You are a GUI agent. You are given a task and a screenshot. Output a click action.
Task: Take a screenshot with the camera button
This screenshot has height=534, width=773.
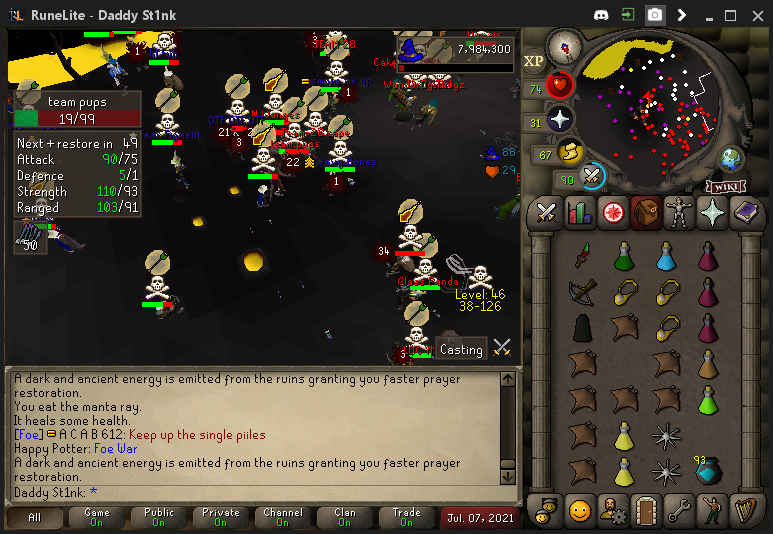[654, 15]
